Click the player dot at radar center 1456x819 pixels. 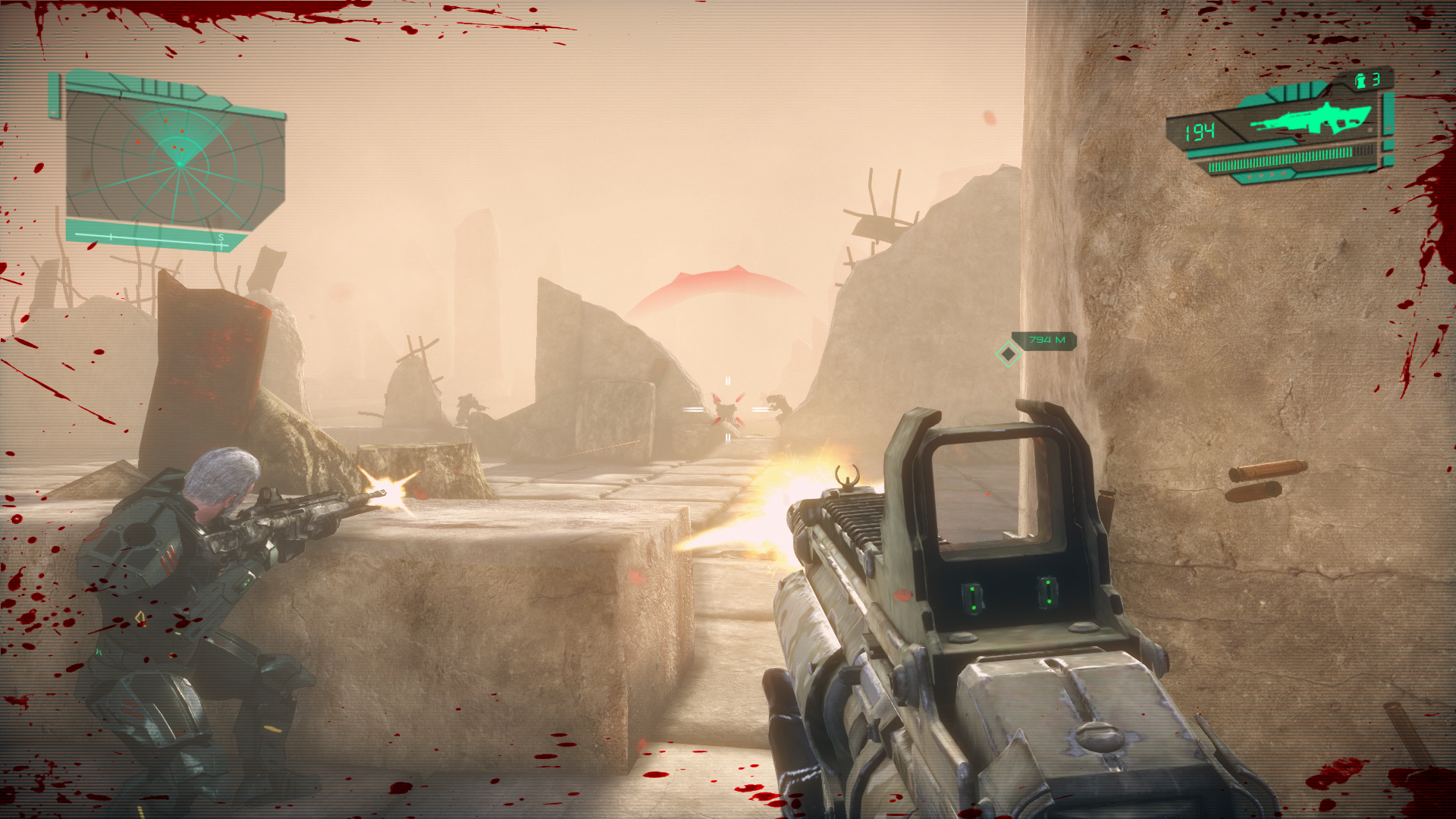coord(180,164)
